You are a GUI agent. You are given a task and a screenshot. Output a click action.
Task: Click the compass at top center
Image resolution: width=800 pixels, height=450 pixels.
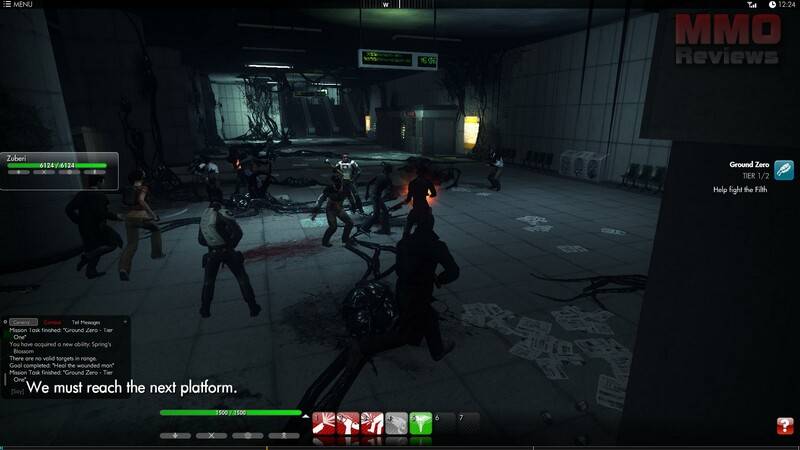(385, 5)
